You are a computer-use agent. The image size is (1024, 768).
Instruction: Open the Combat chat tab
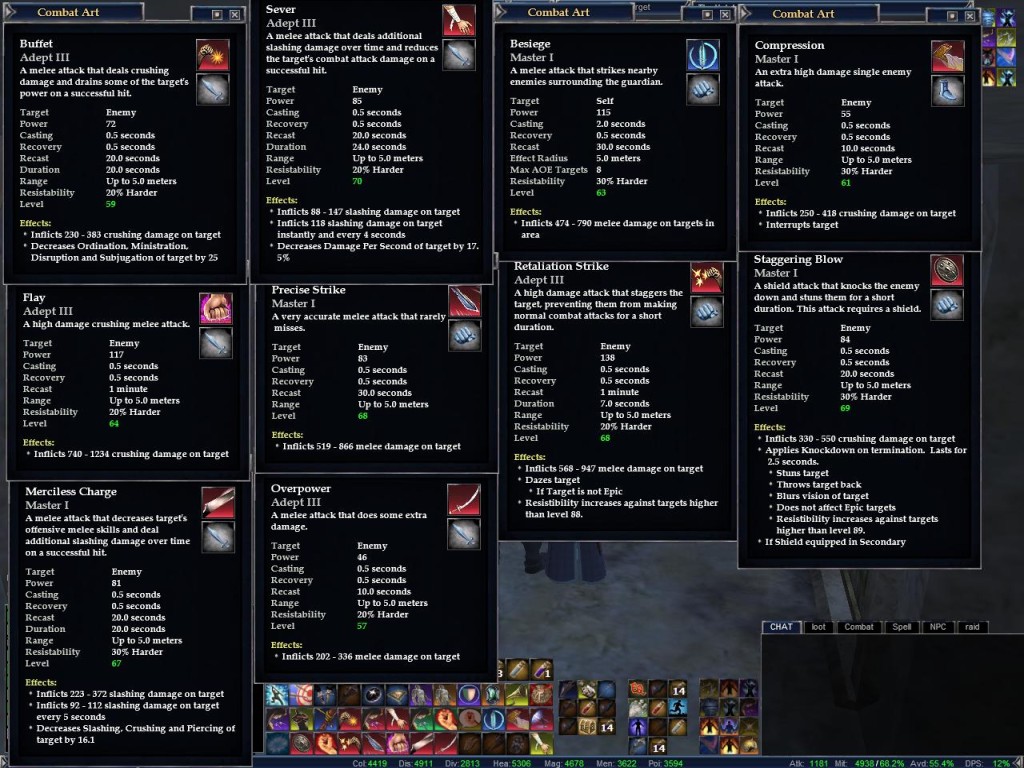859,627
